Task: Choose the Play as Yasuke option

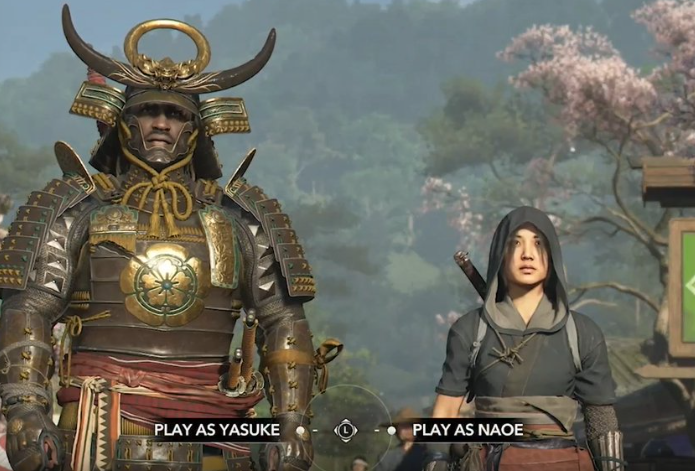Action: coord(225,430)
